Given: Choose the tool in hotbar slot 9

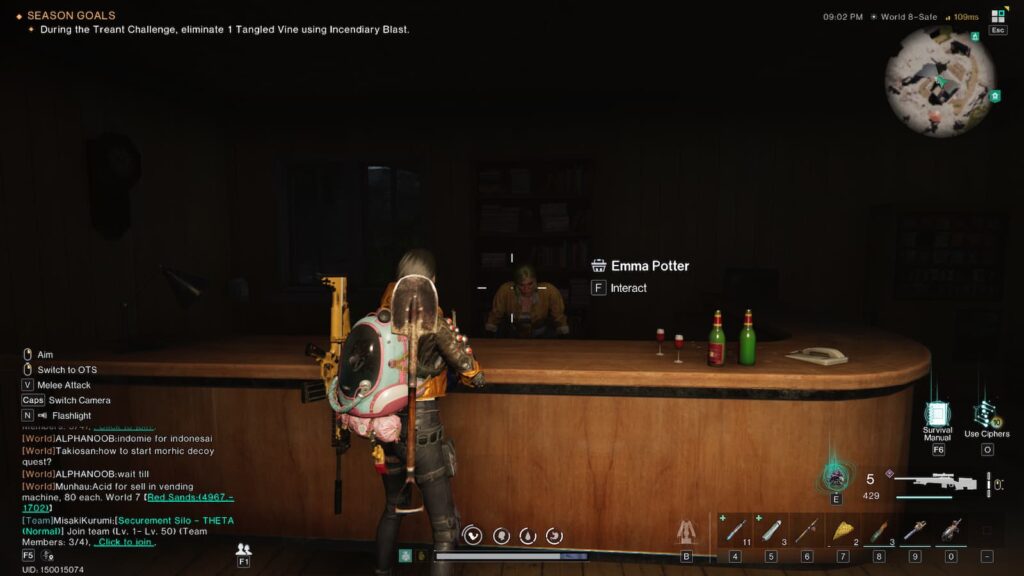Looking at the screenshot, I should (x=915, y=530).
